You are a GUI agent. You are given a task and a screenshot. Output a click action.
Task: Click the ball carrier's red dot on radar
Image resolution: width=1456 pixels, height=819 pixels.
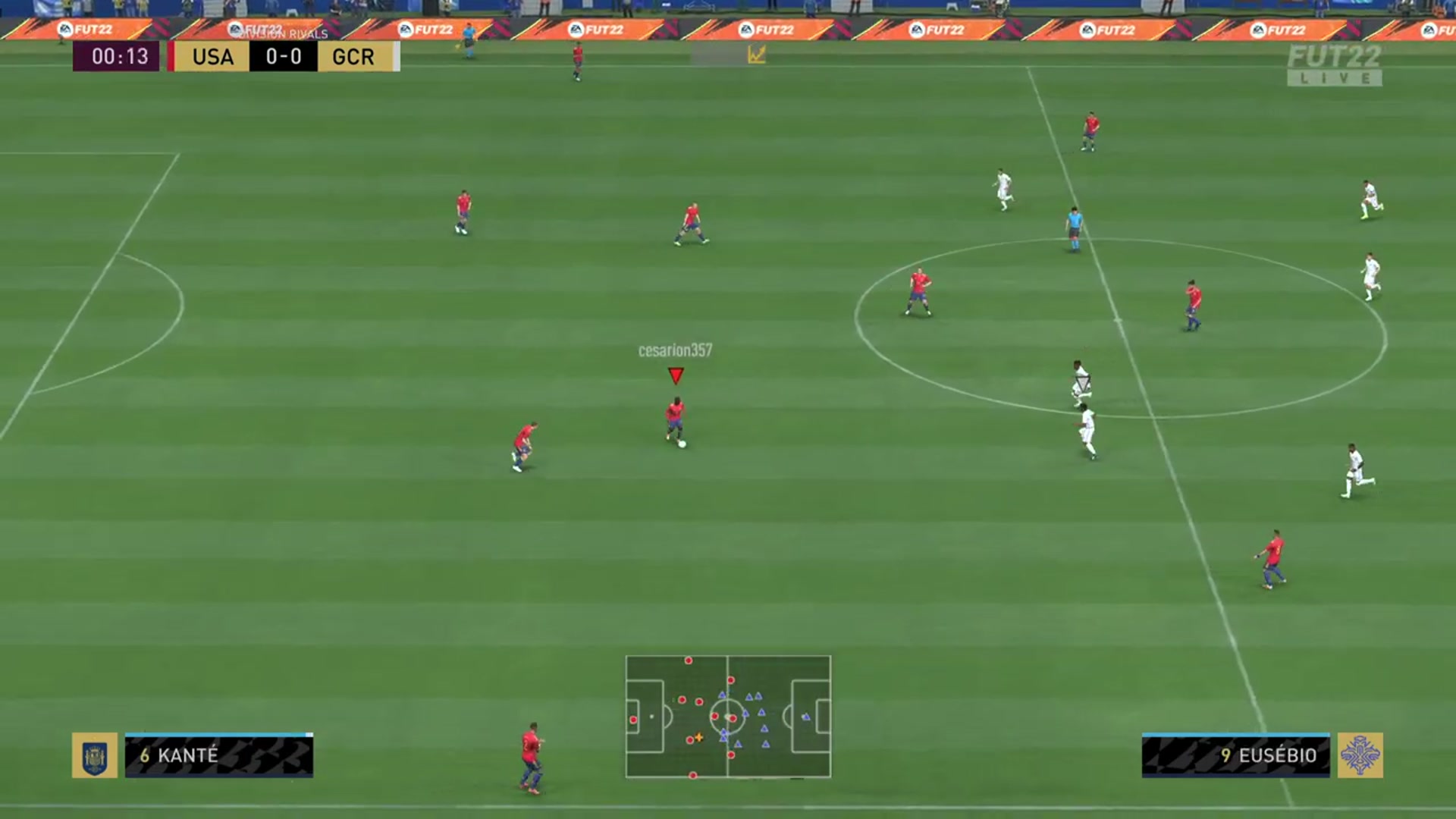pos(733,717)
